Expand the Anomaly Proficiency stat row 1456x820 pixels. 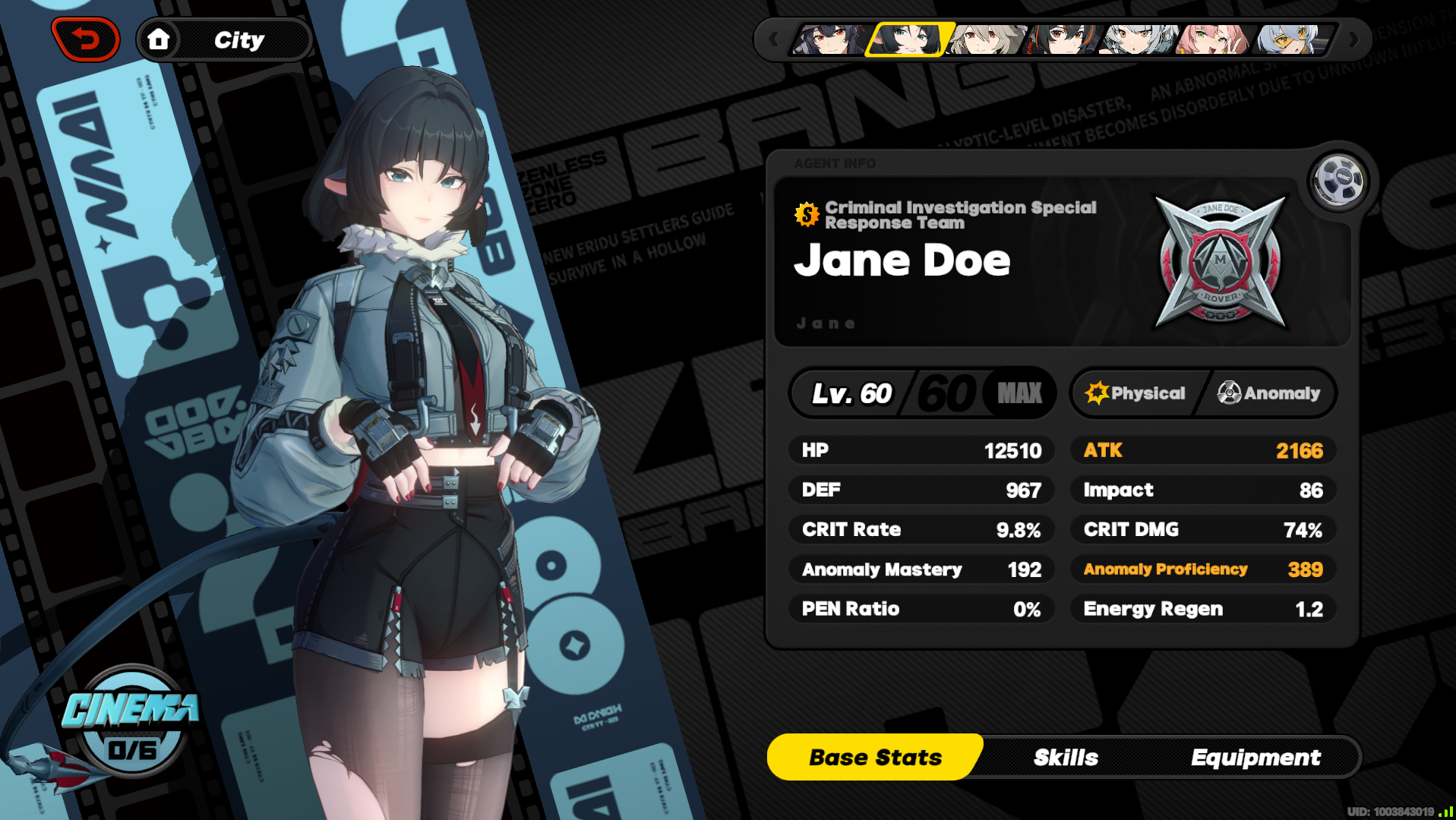click(1202, 569)
